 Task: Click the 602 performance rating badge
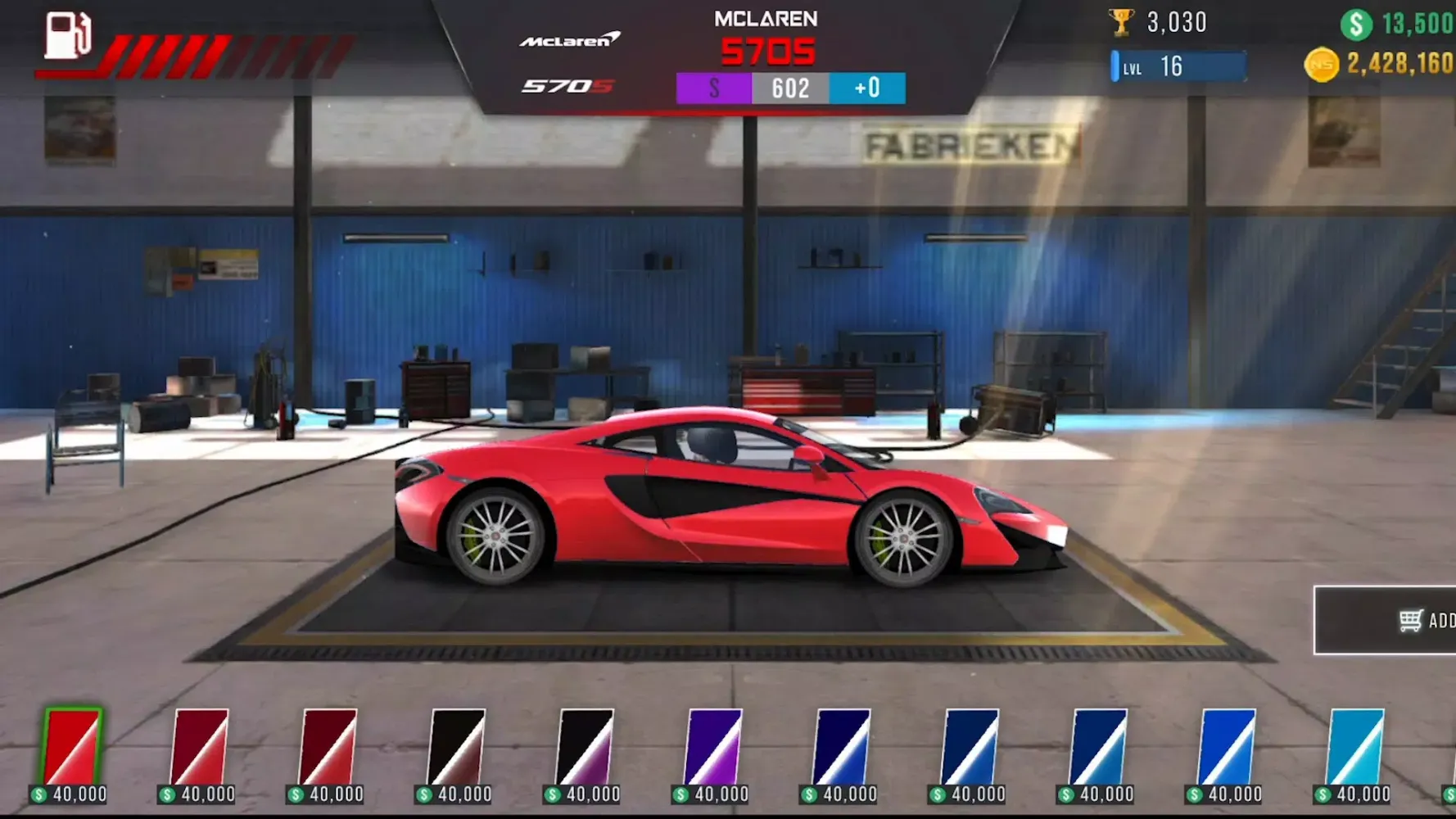tap(789, 88)
